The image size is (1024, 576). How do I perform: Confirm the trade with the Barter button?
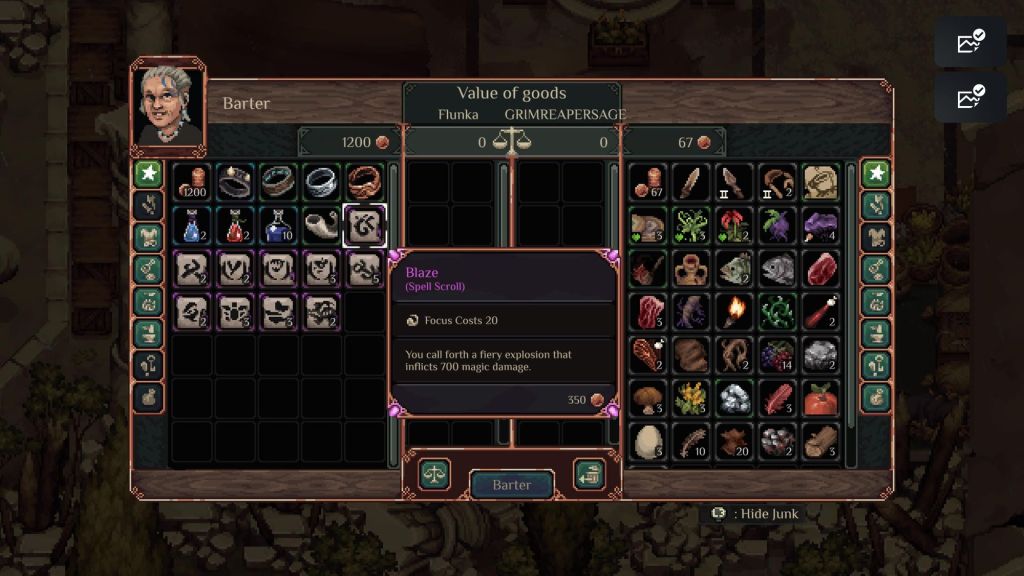coord(511,485)
